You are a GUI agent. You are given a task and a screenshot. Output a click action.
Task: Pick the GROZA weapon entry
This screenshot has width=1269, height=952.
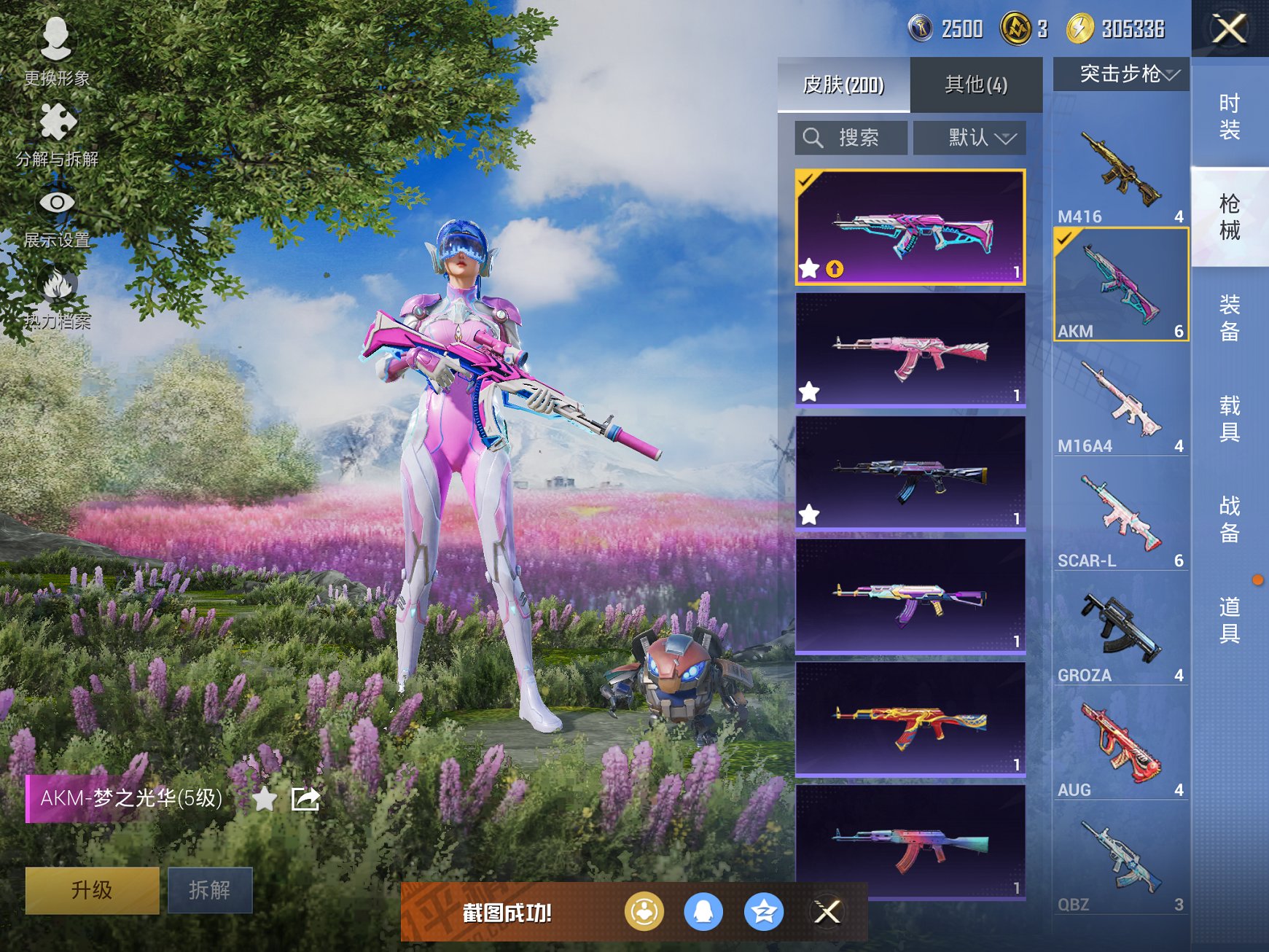(1120, 634)
